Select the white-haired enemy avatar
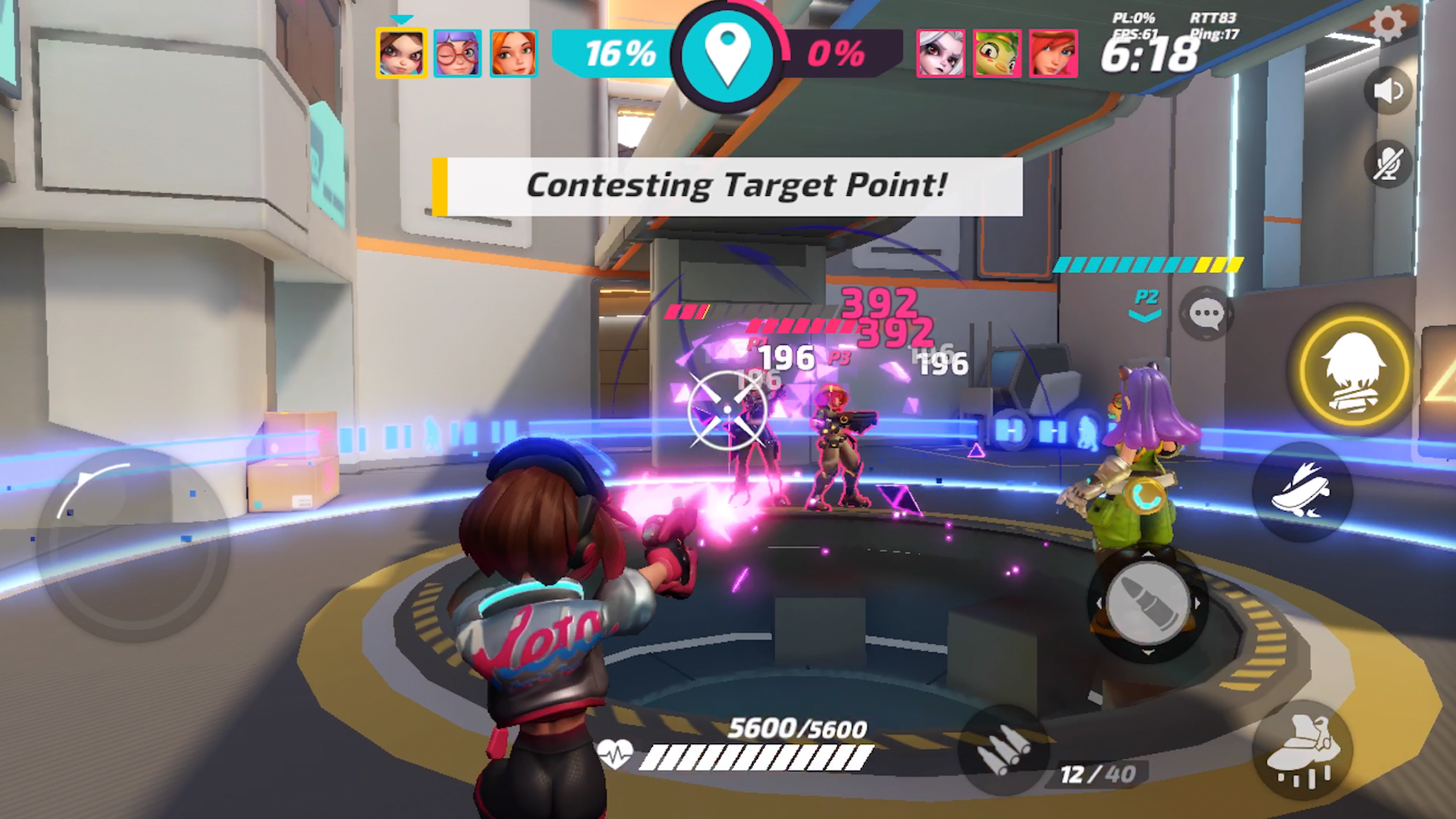Image resolution: width=1456 pixels, height=819 pixels. (x=943, y=53)
